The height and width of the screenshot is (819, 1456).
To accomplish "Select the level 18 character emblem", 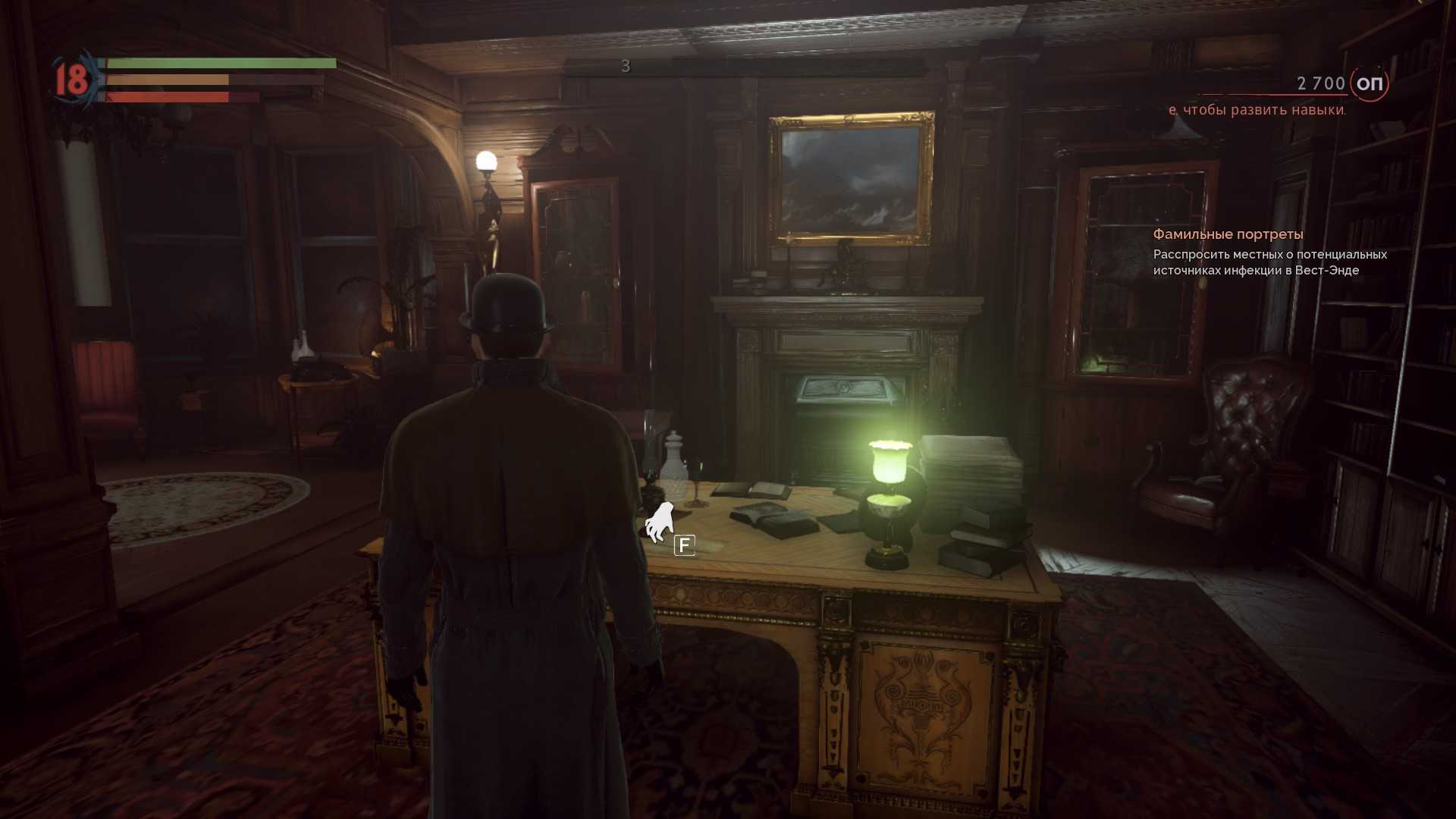I will click(73, 80).
